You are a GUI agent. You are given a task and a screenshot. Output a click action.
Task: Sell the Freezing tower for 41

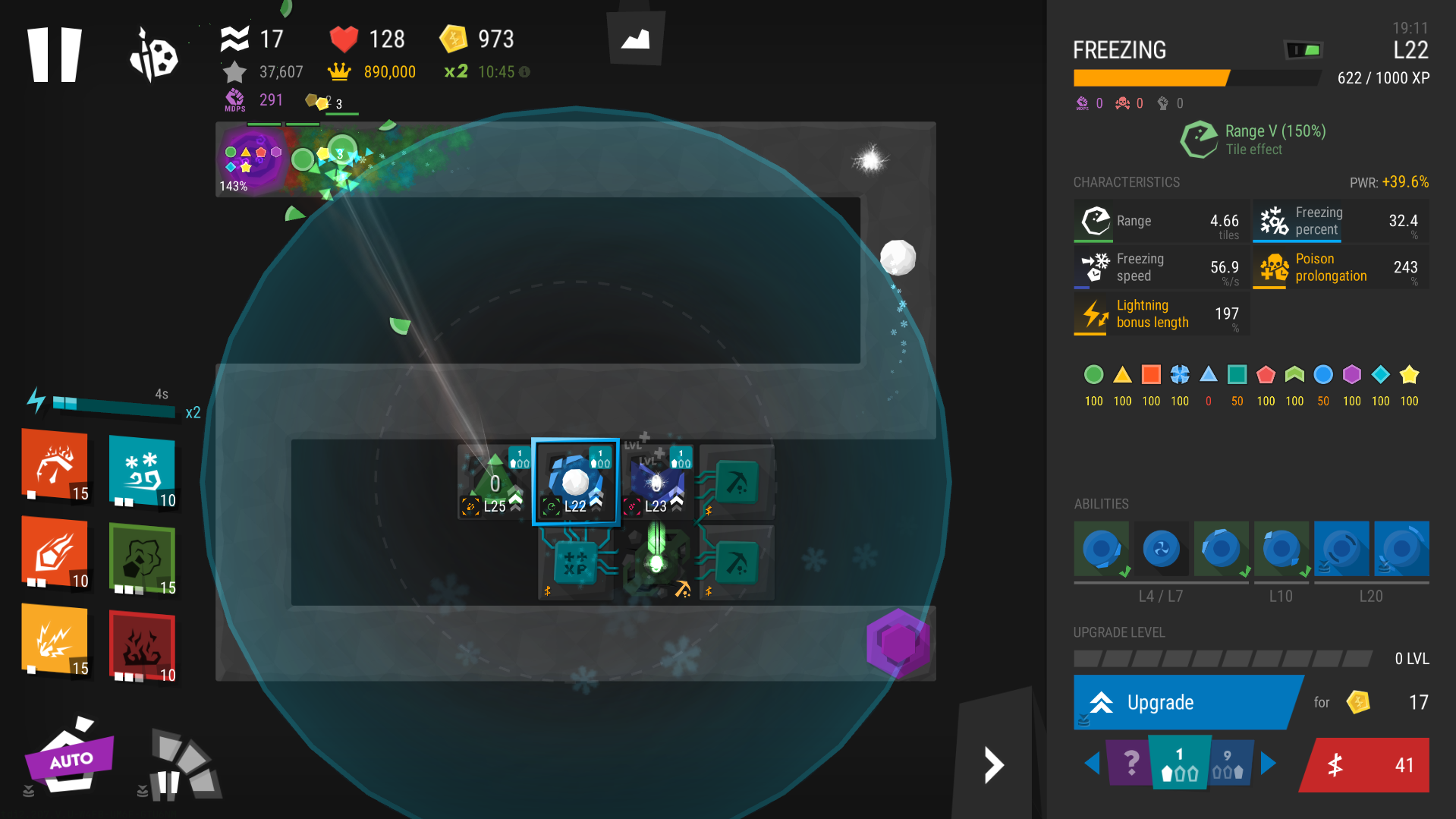click(x=1366, y=764)
